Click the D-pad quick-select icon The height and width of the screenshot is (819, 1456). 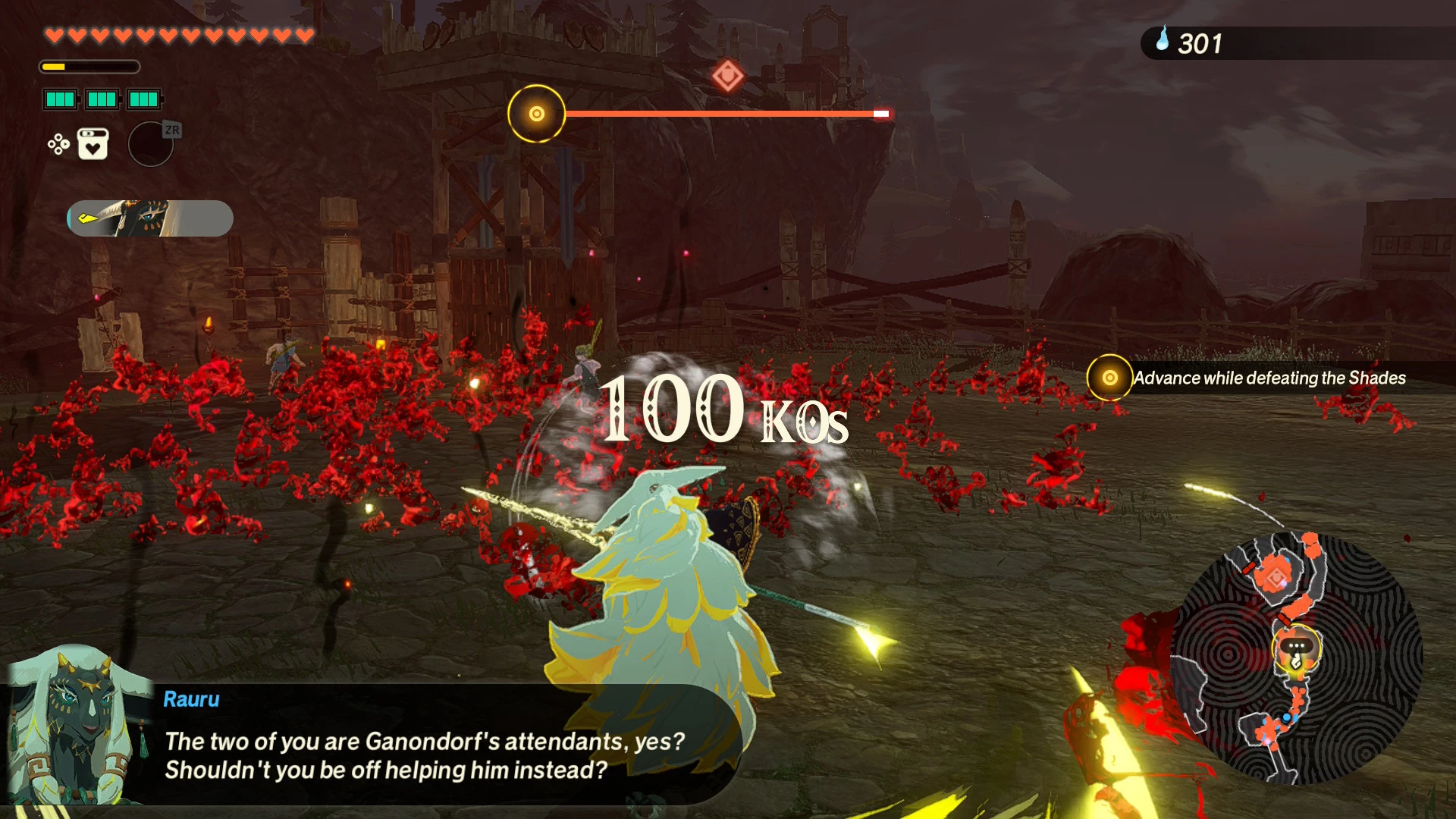tap(58, 143)
